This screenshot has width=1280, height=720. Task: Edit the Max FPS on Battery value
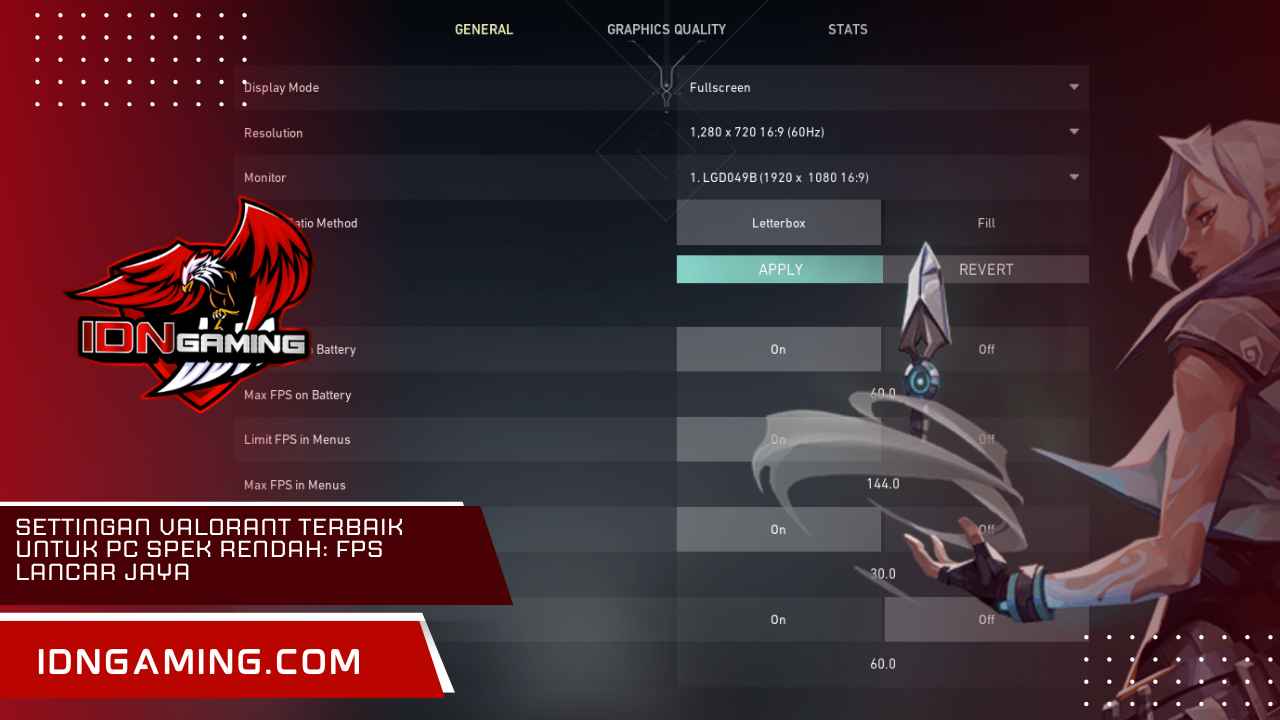click(881, 394)
